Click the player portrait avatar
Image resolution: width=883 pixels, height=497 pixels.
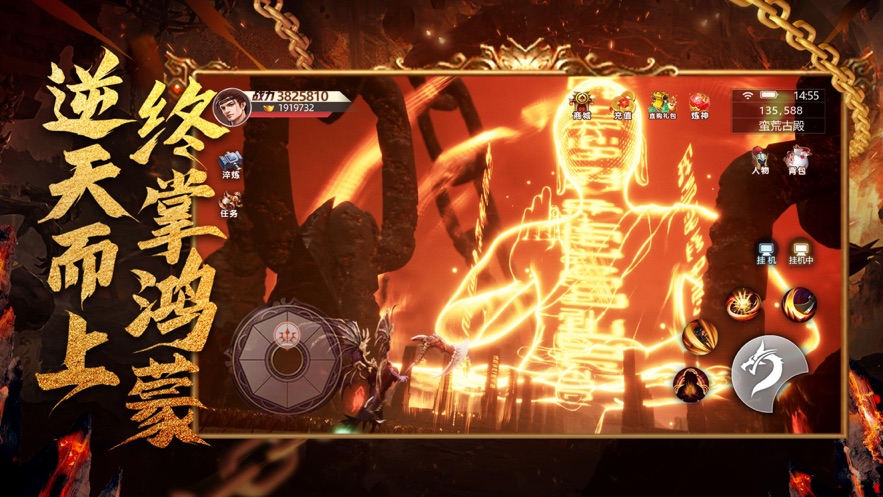pyautogui.click(x=231, y=107)
